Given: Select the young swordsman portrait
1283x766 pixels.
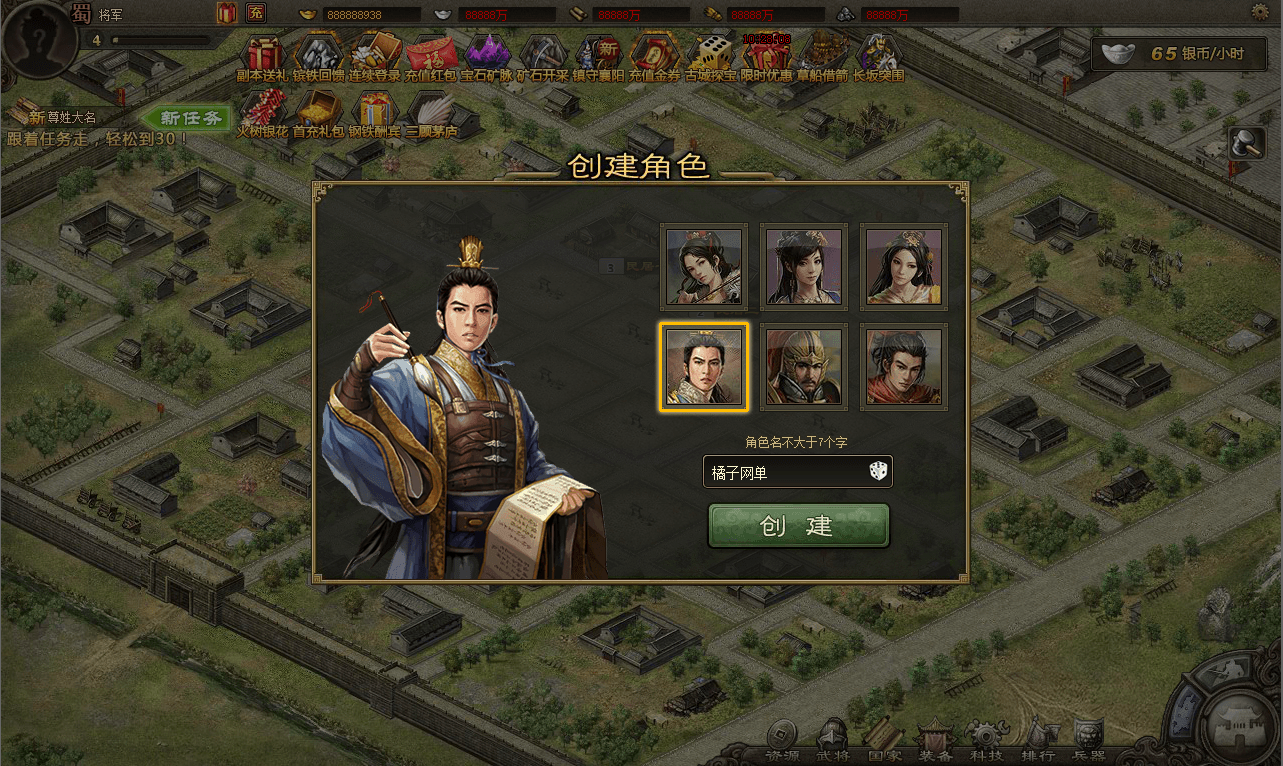Looking at the screenshot, I should [903, 367].
